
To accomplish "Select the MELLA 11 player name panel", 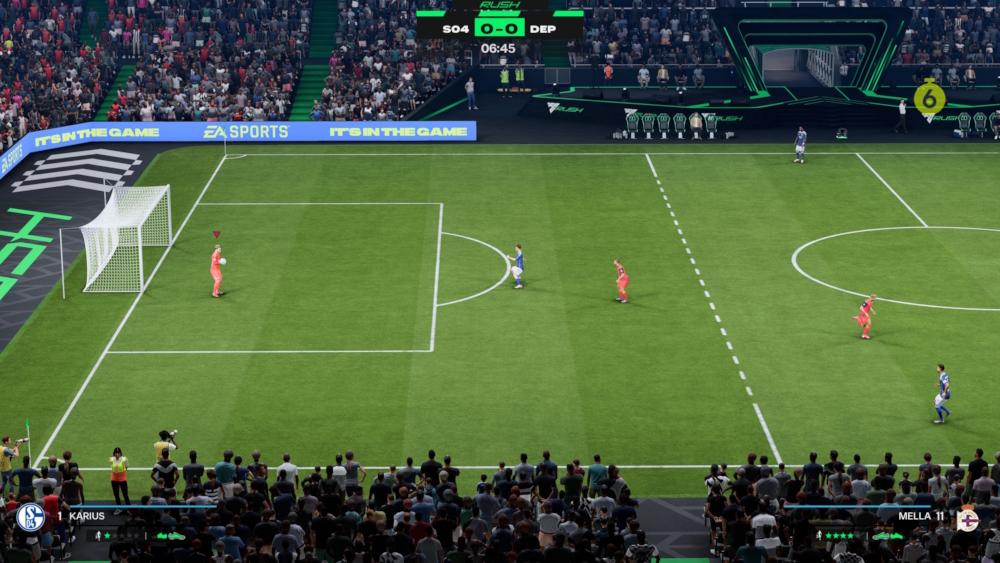I will 920,516.
